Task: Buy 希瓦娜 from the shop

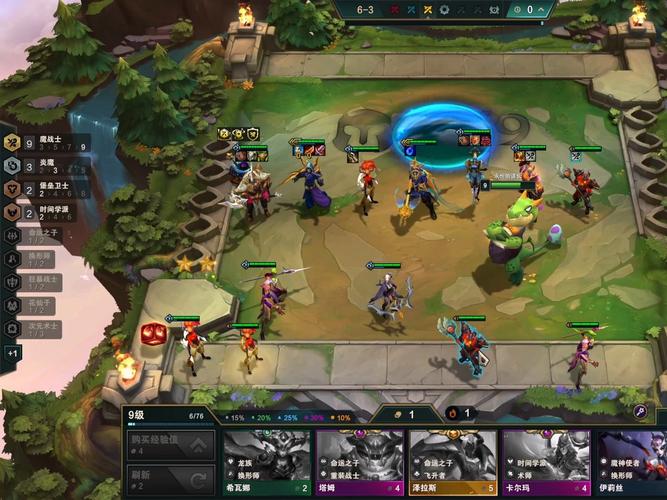Action: (266, 463)
